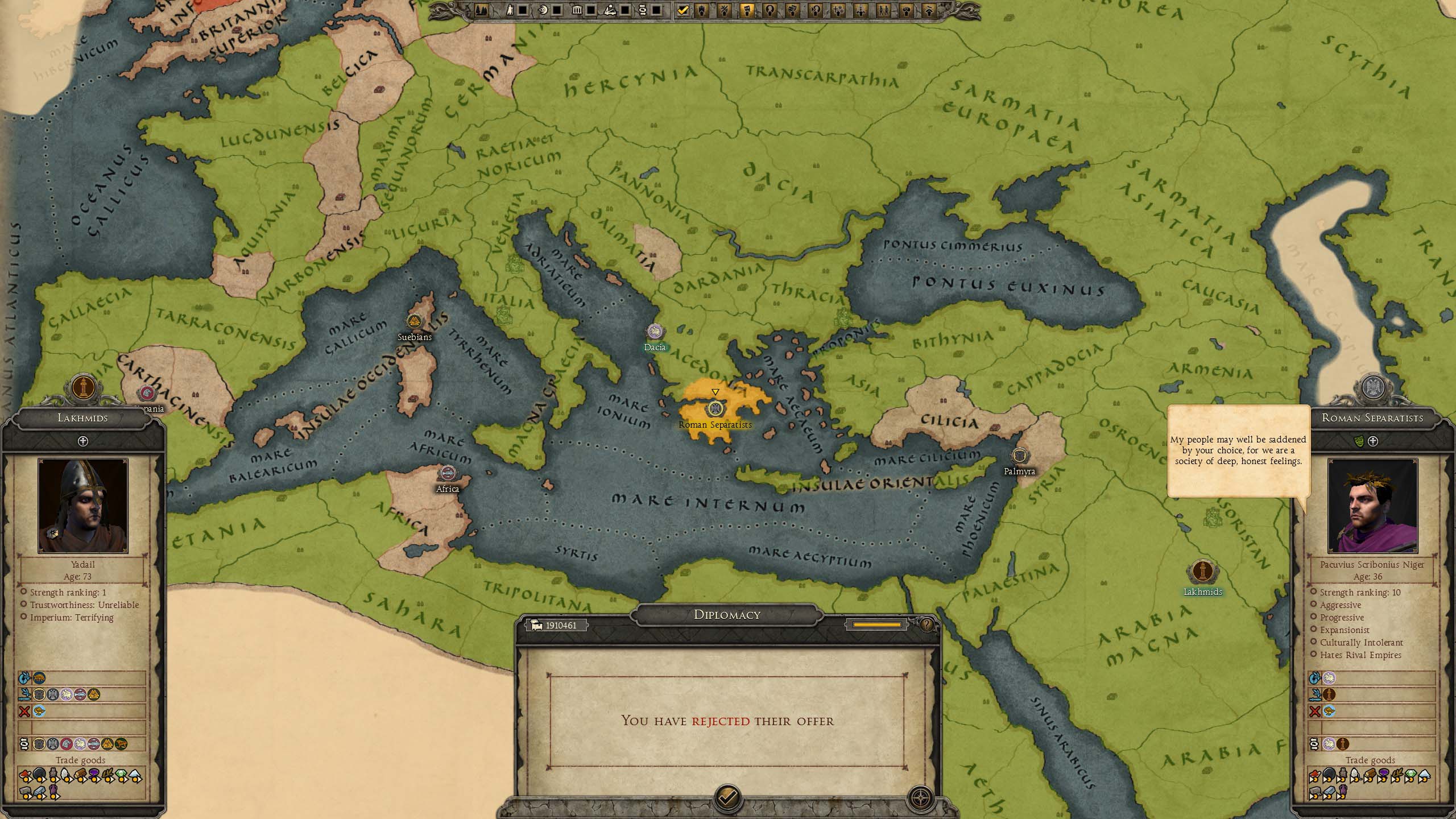Click Yadail's leader portrait
1456x819 pixels.
click(x=83, y=506)
